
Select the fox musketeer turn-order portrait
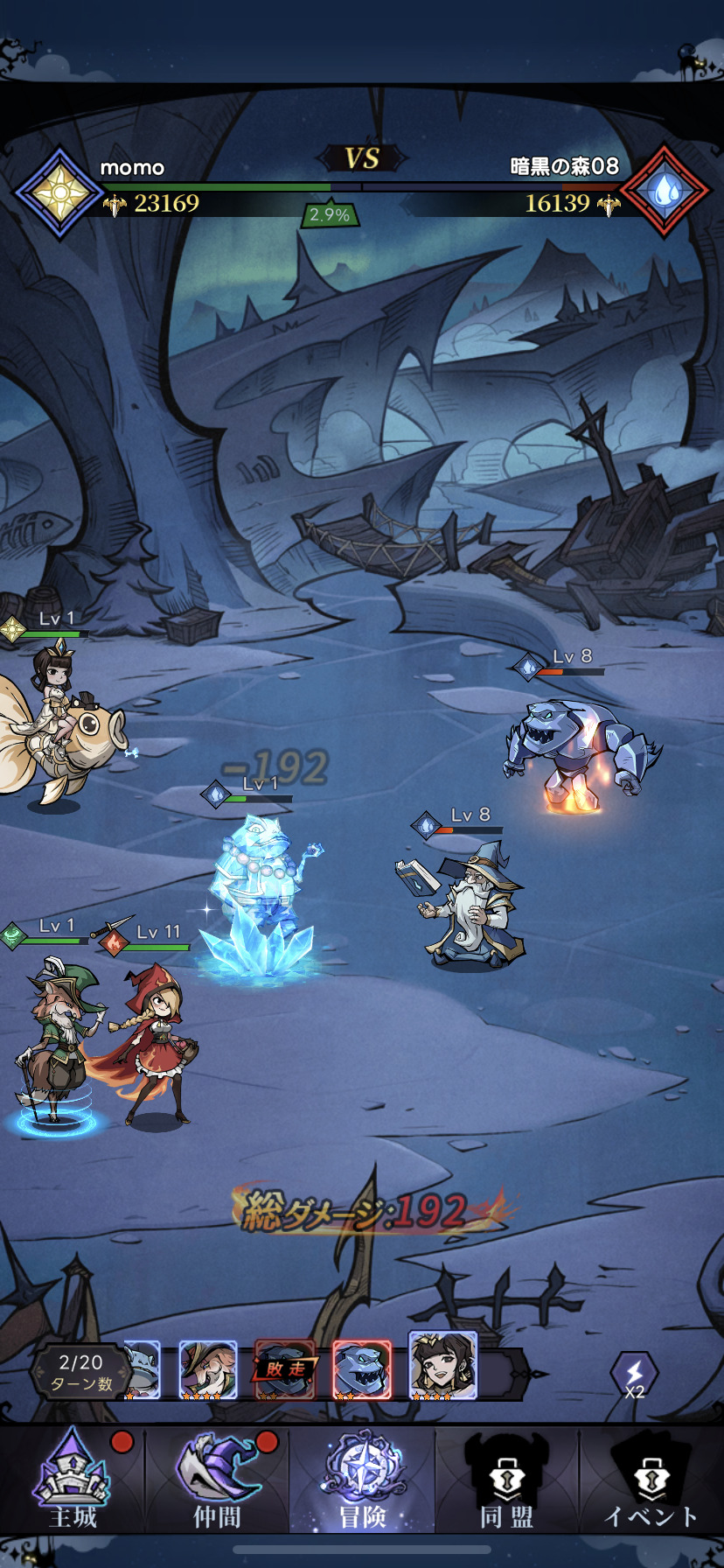208,1369
